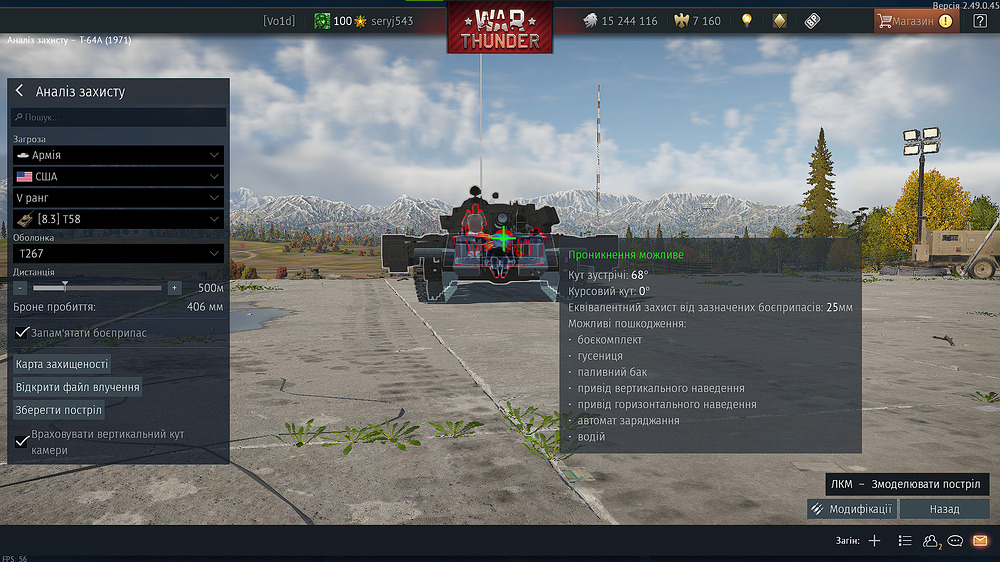
Task: Open the orange mail envelope icon
Action: point(980,541)
